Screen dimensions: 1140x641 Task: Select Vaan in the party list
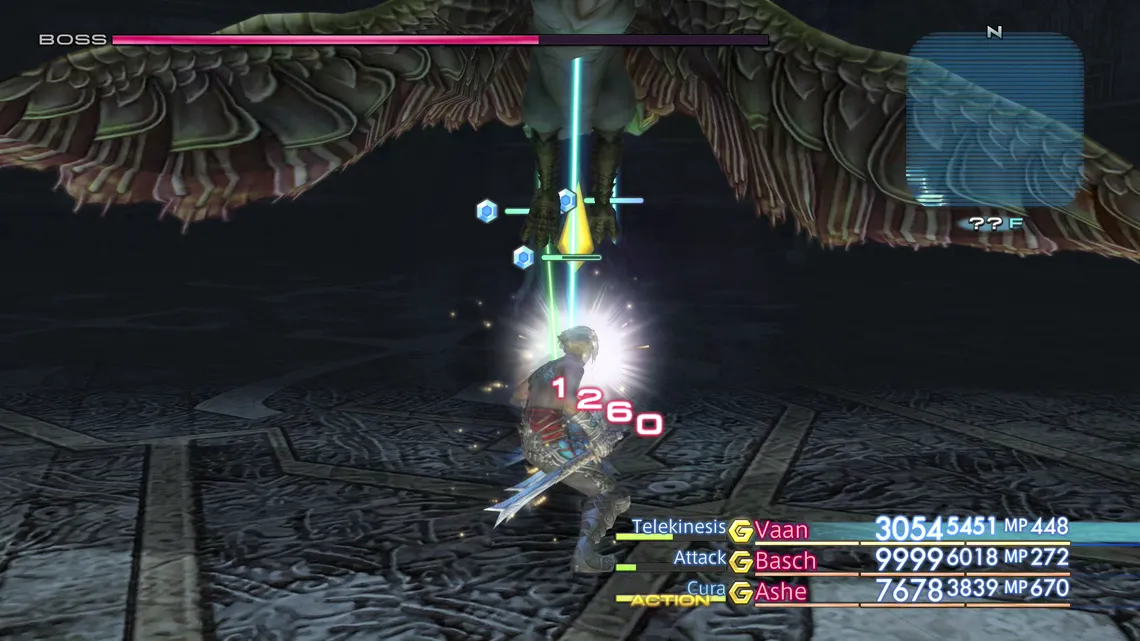(x=781, y=530)
